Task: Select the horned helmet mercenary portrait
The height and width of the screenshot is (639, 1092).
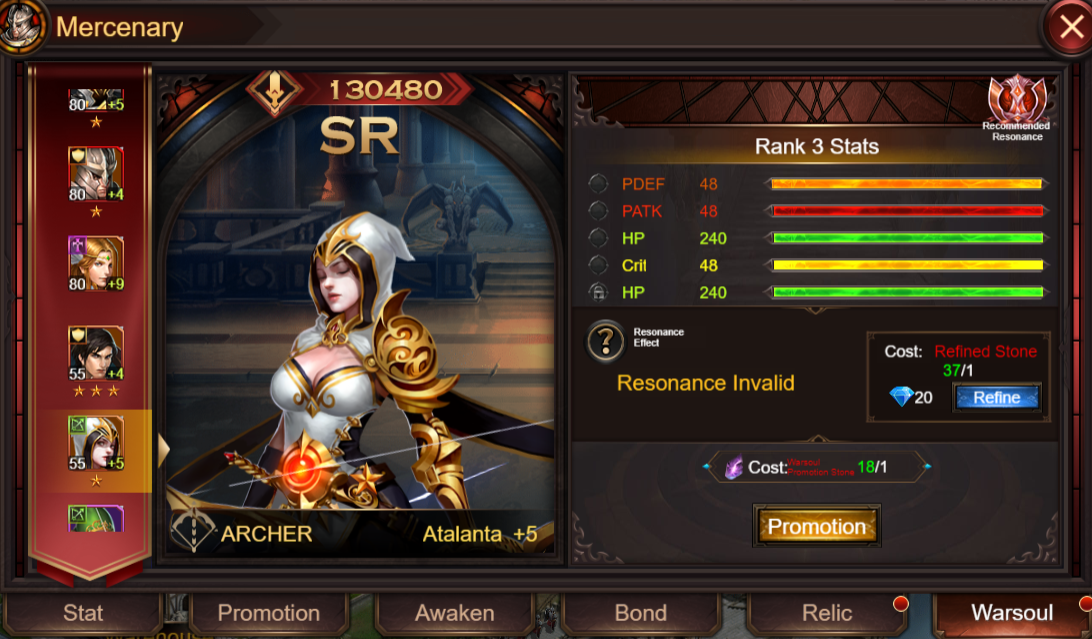Action: tap(96, 174)
